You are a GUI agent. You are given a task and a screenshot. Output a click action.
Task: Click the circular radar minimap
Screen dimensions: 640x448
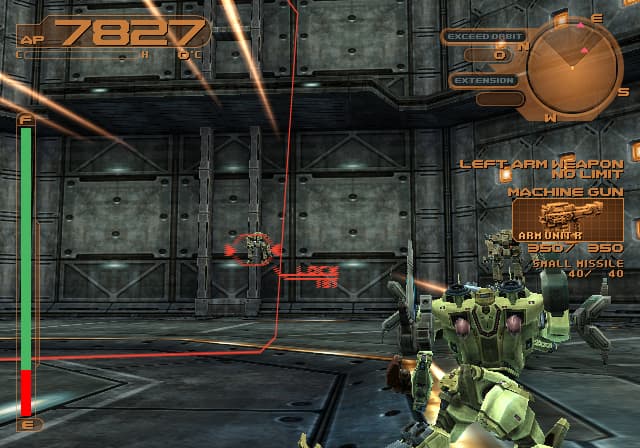point(573,65)
